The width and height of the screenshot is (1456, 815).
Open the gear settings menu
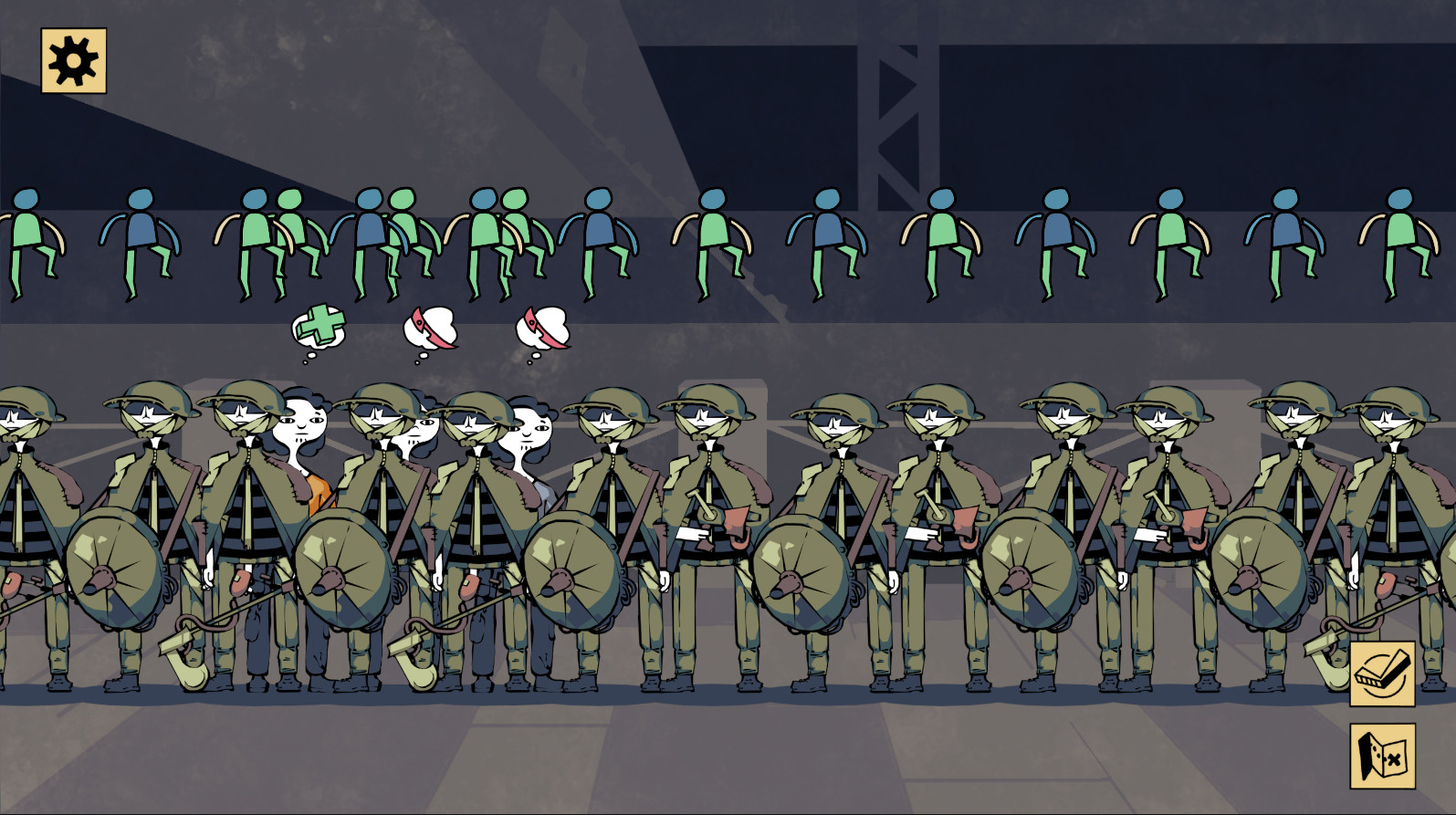coord(73,61)
